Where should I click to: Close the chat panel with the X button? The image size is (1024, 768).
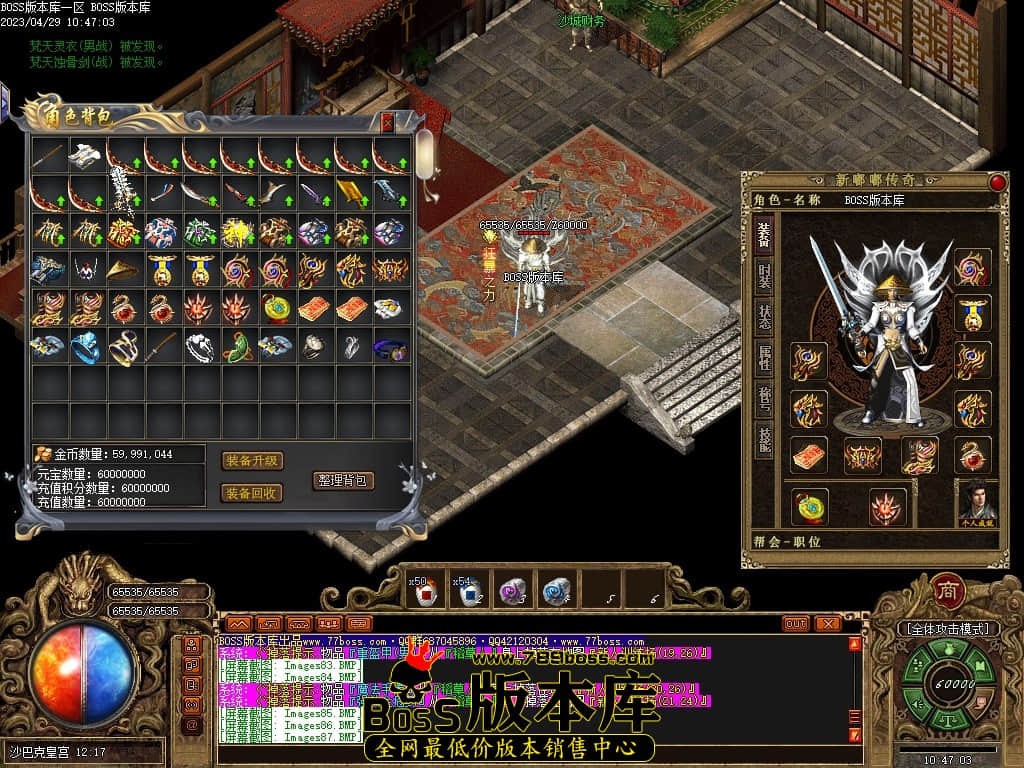(827, 624)
